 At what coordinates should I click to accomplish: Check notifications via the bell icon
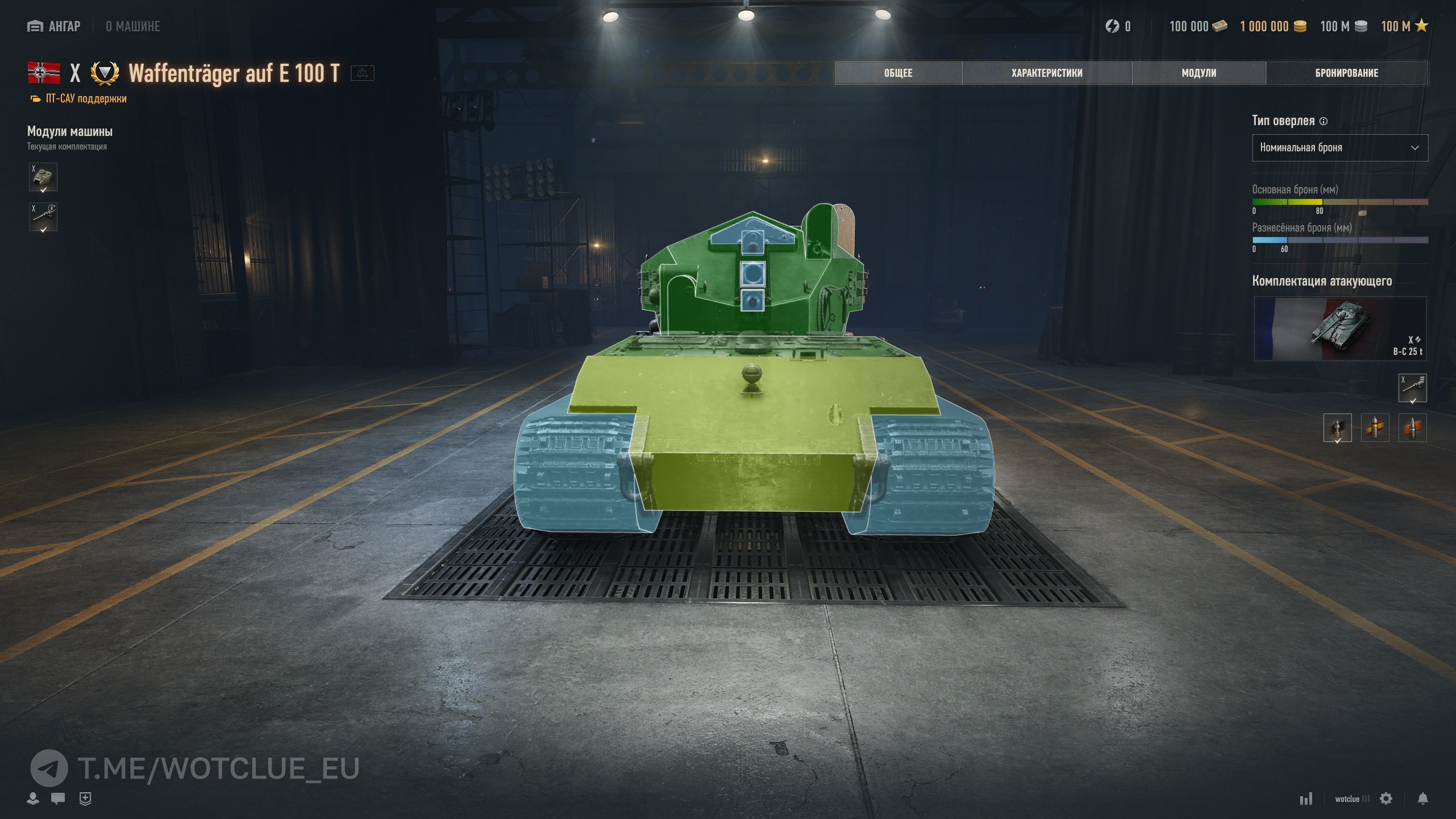(x=1422, y=799)
